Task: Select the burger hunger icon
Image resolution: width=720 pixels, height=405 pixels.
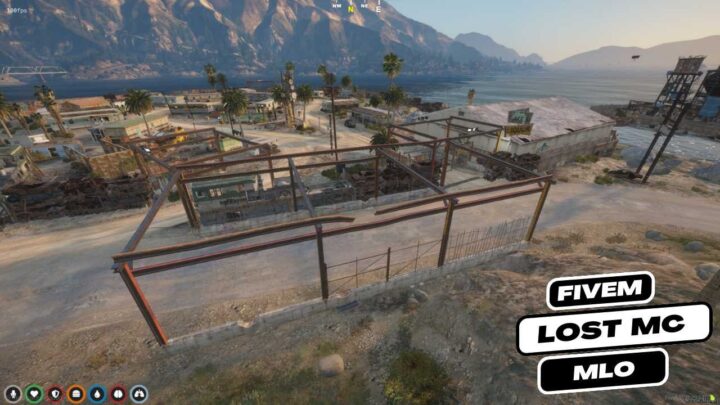Action: (76, 394)
